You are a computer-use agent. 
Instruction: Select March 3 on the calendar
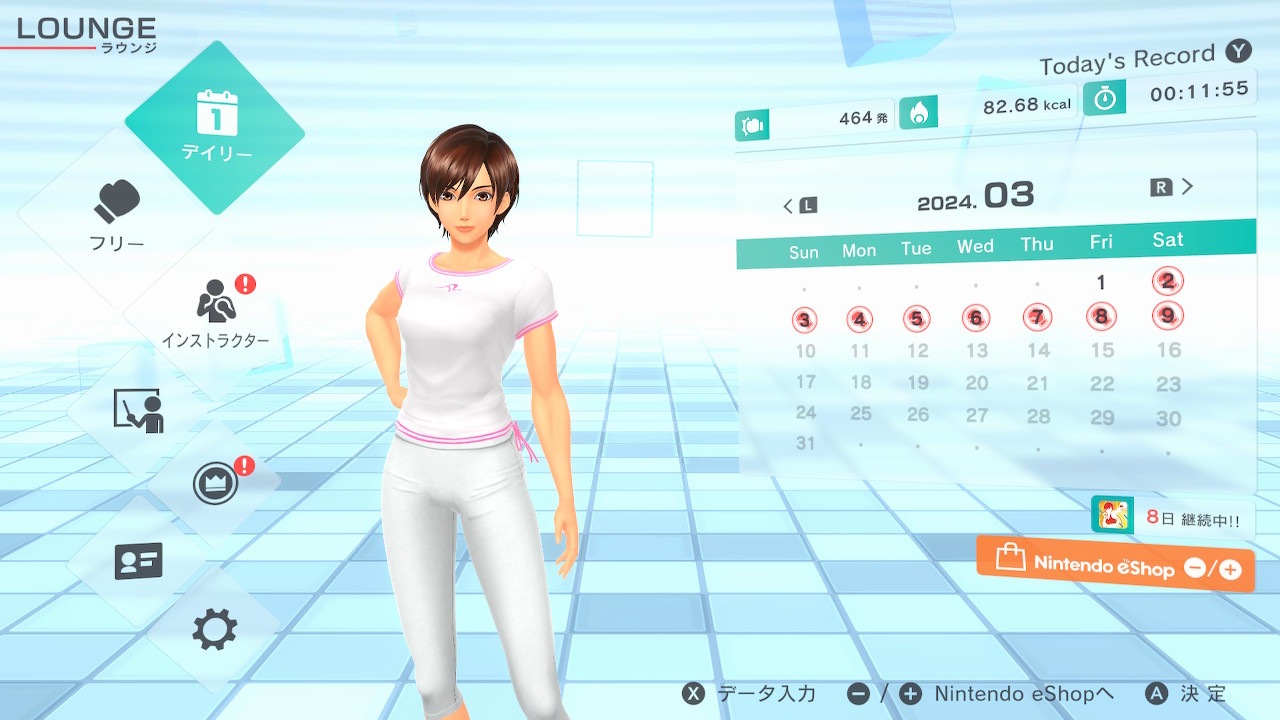coord(804,321)
